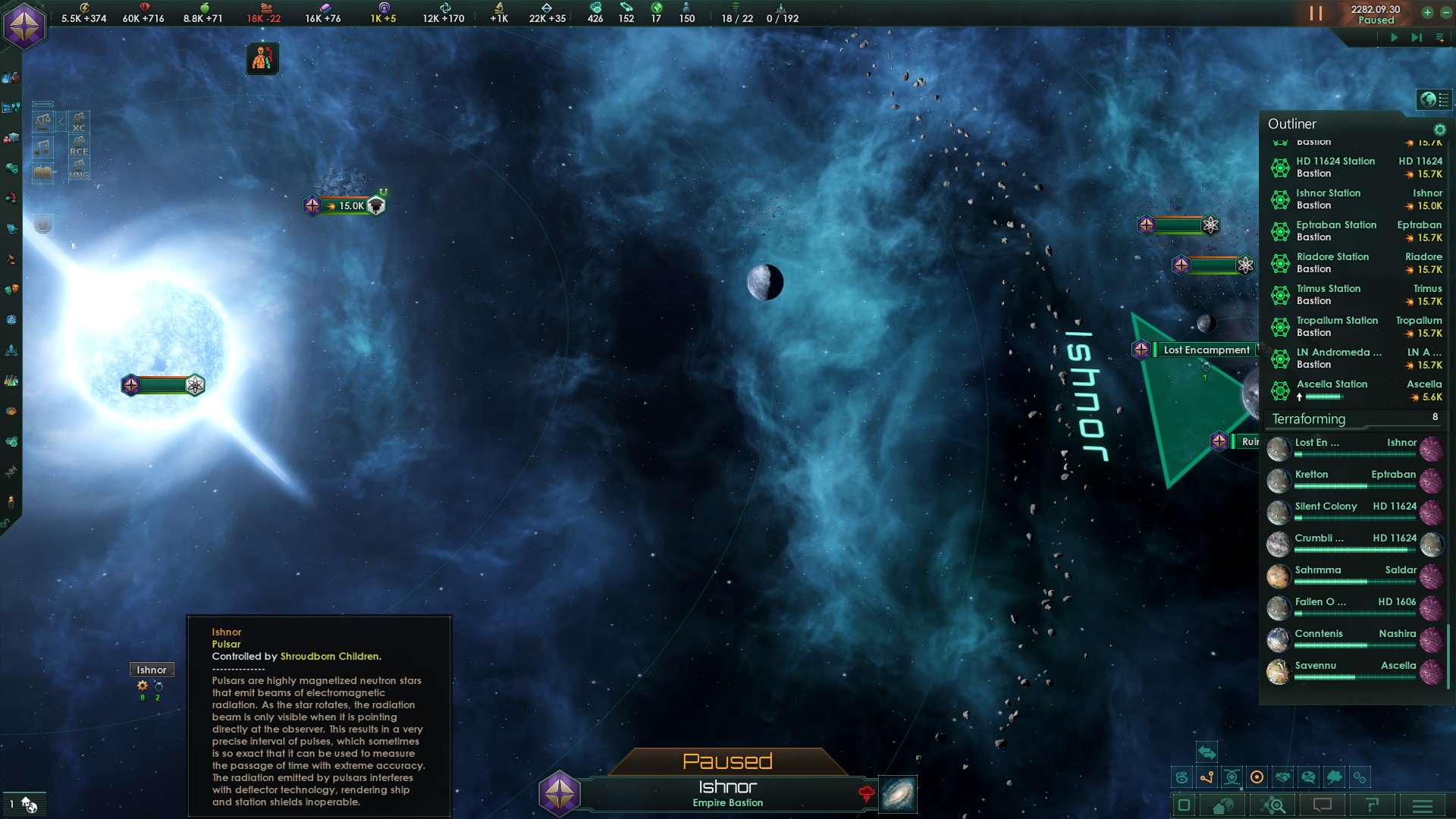Open the RCE scales mod button
Image resolution: width=1456 pixels, height=819 pixels.
[79, 146]
